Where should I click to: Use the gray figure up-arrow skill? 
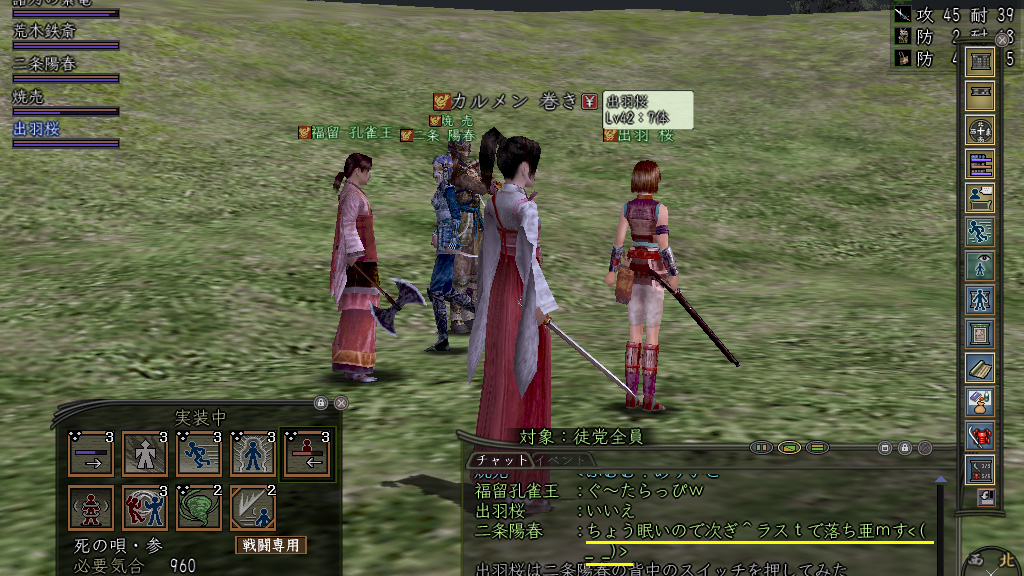point(144,453)
